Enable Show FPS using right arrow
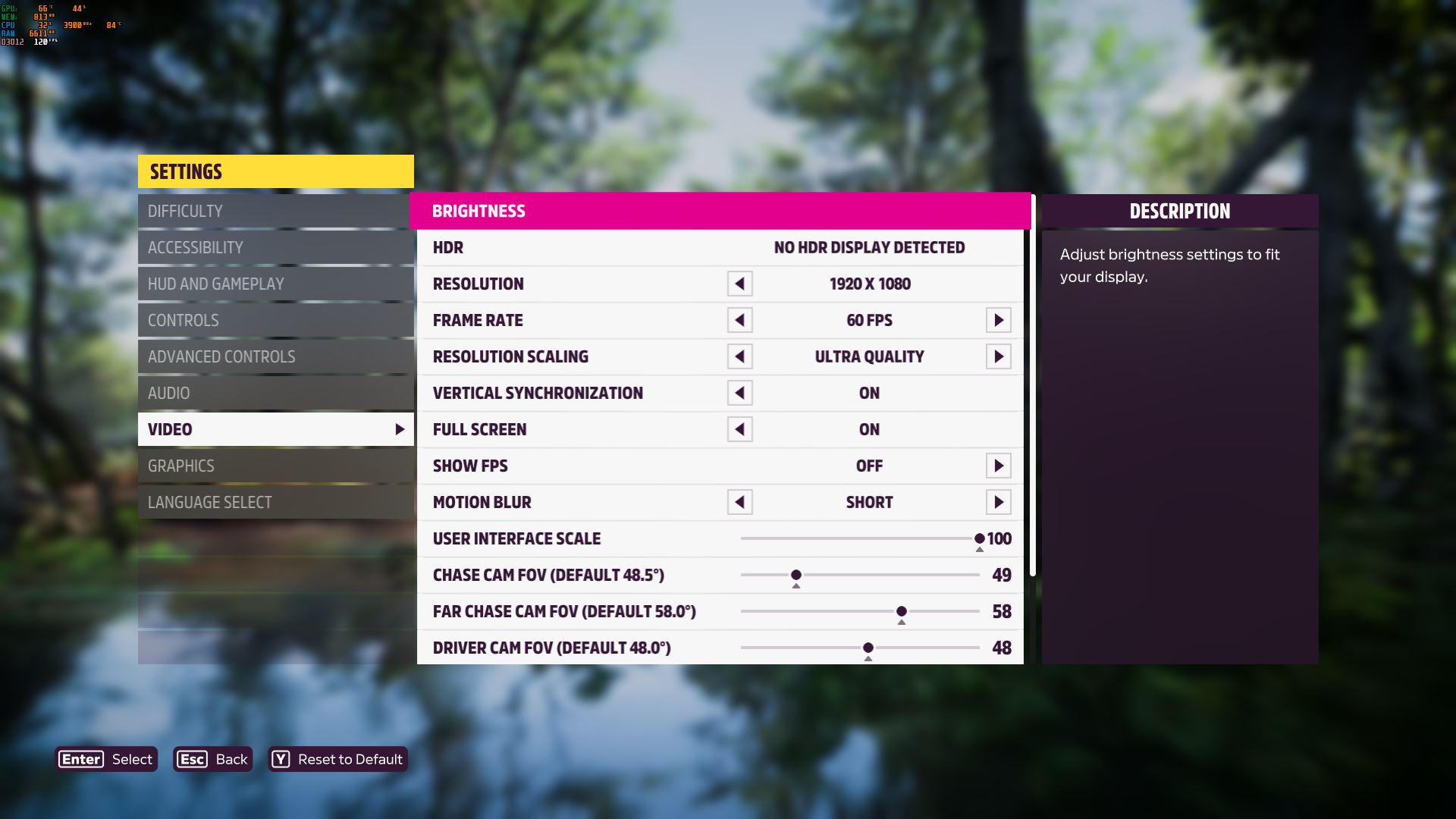 point(998,466)
